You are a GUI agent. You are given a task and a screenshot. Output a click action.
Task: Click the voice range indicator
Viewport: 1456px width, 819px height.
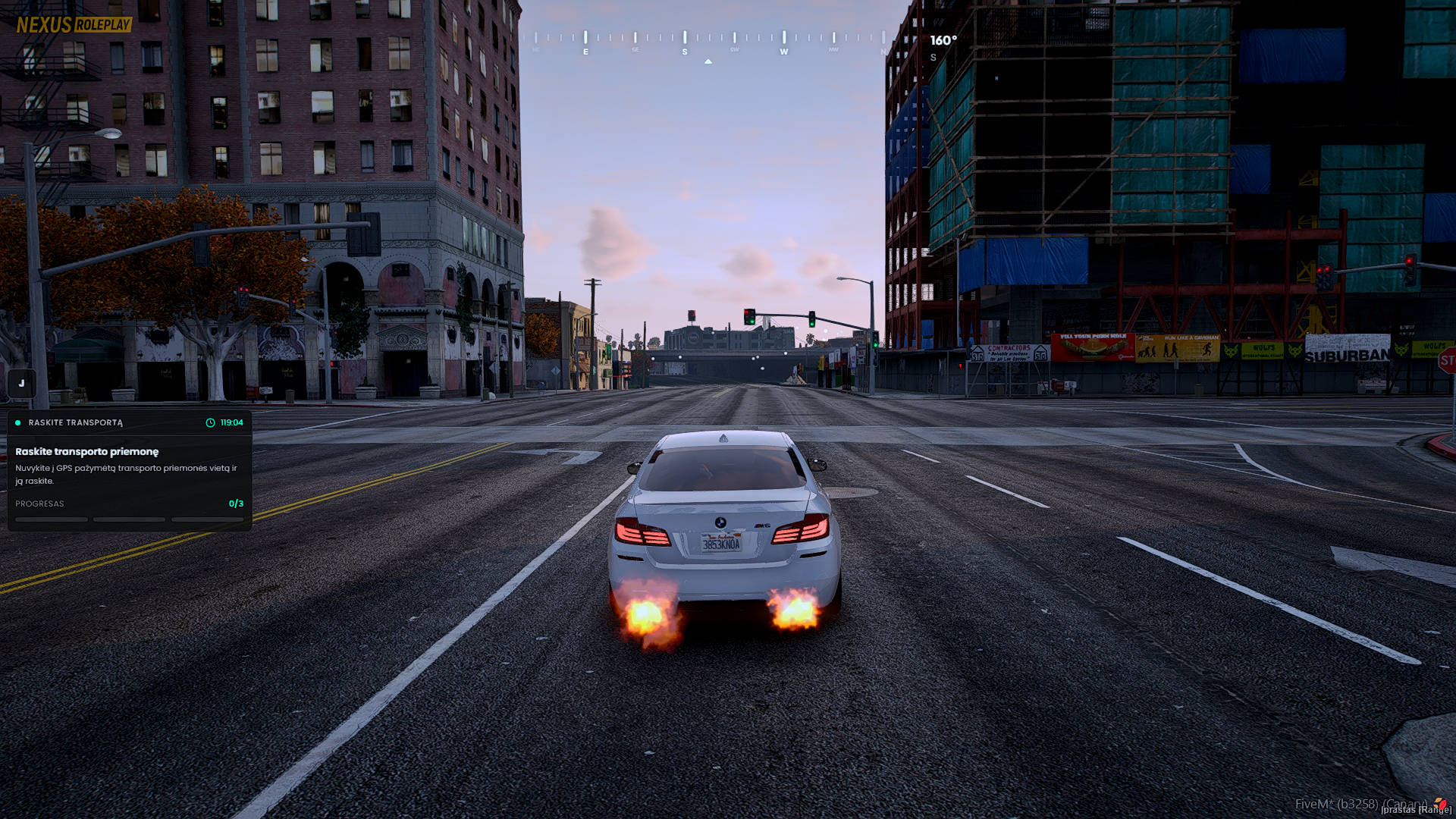[x=1415, y=809]
